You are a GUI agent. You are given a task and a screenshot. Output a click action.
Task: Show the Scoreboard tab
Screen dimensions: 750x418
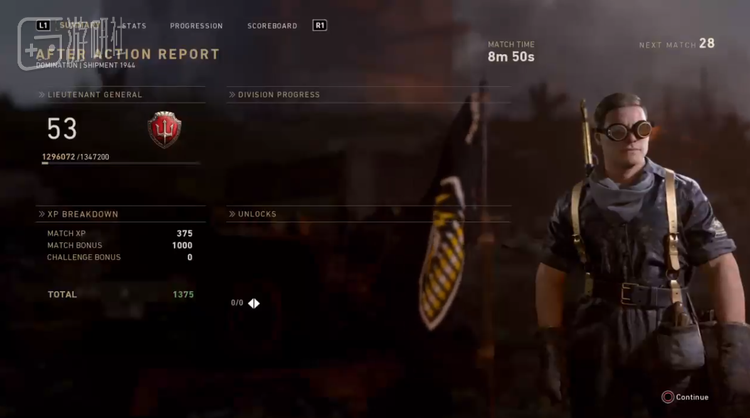[272, 25]
